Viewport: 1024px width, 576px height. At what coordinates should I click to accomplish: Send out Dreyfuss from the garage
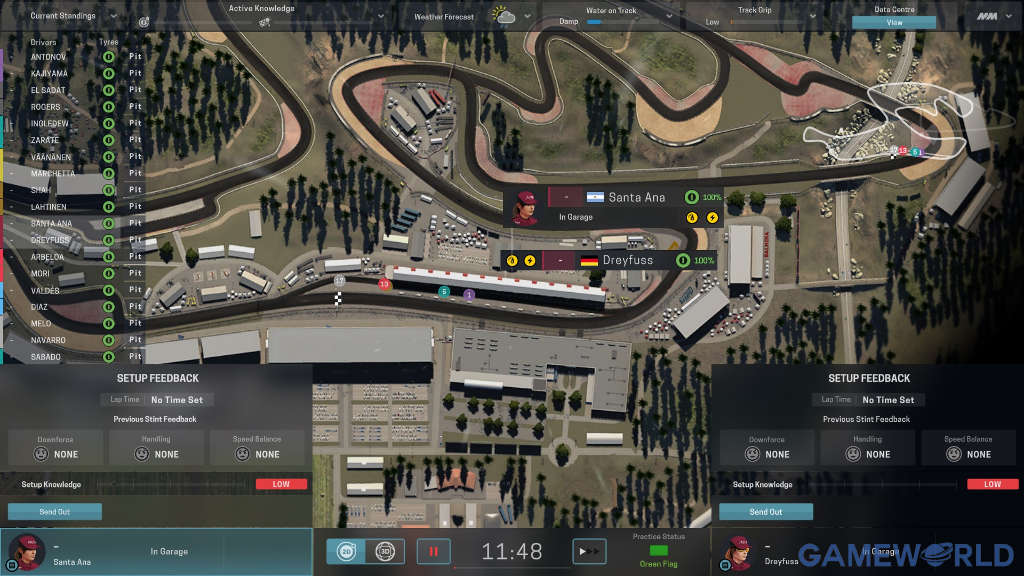765,511
